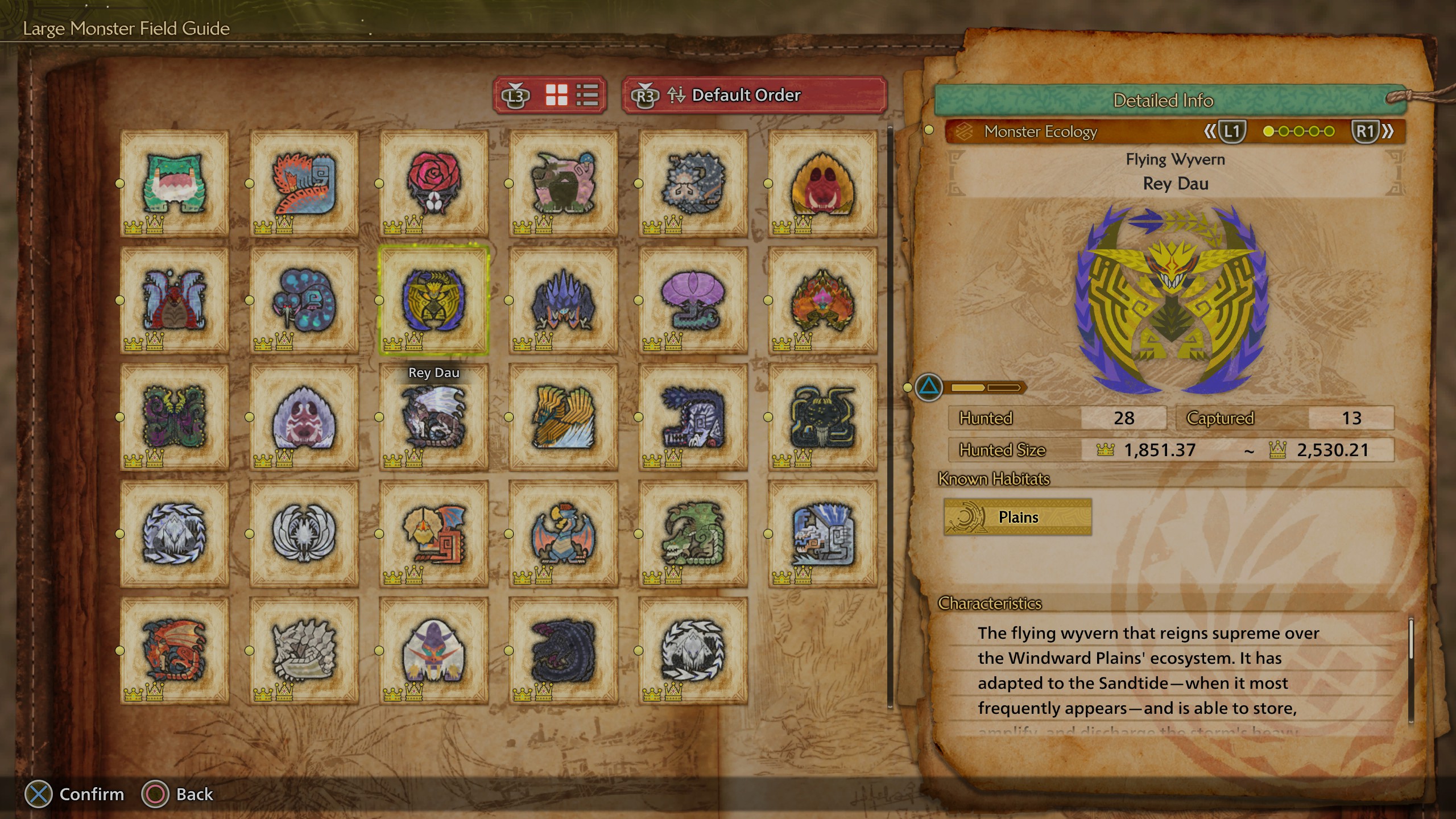The width and height of the screenshot is (1456, 819).
Task: Open the purple spiky Nerscylla entry
Action: click(x=563, y=300)
